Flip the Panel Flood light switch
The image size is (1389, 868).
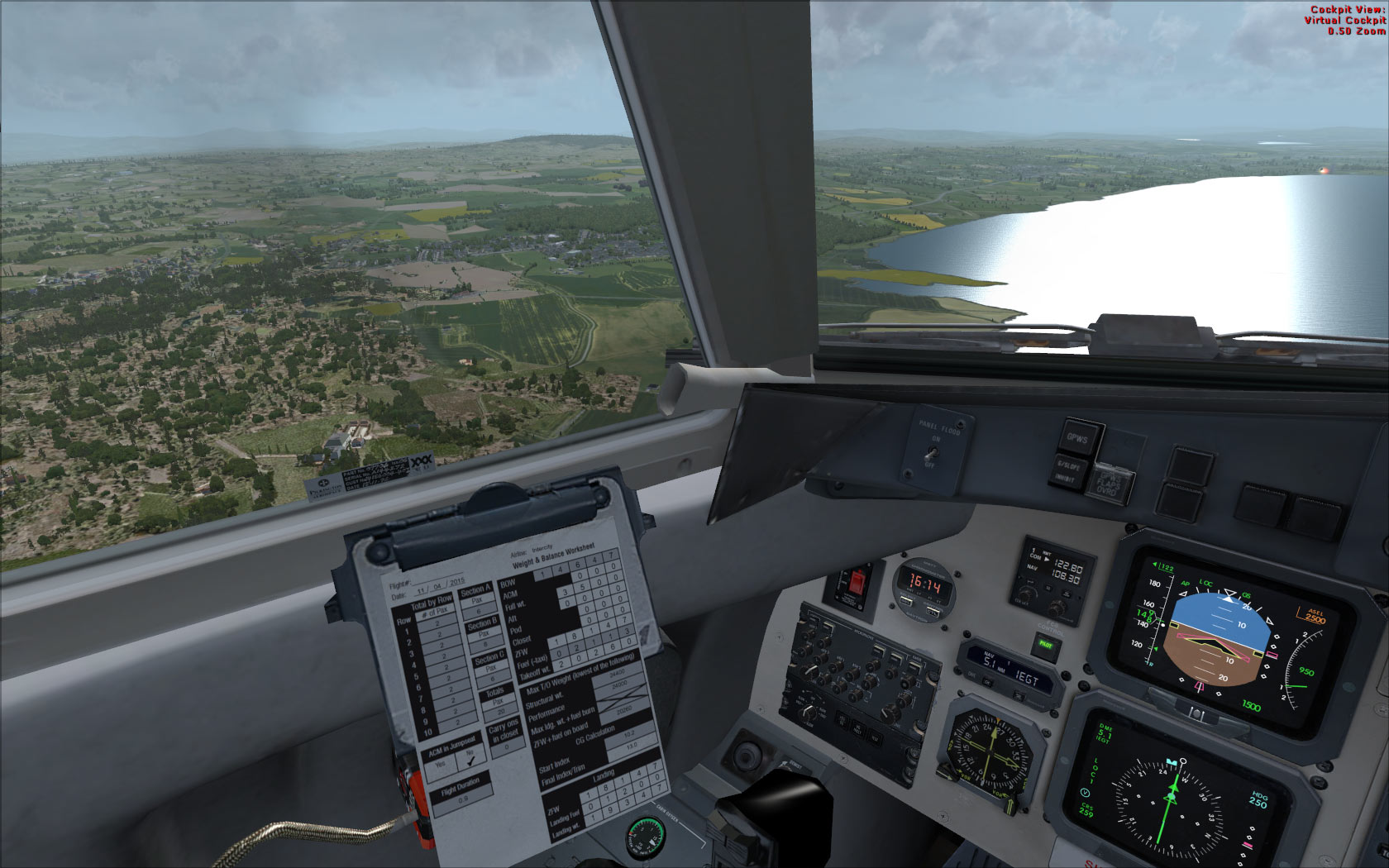[932, 453]
